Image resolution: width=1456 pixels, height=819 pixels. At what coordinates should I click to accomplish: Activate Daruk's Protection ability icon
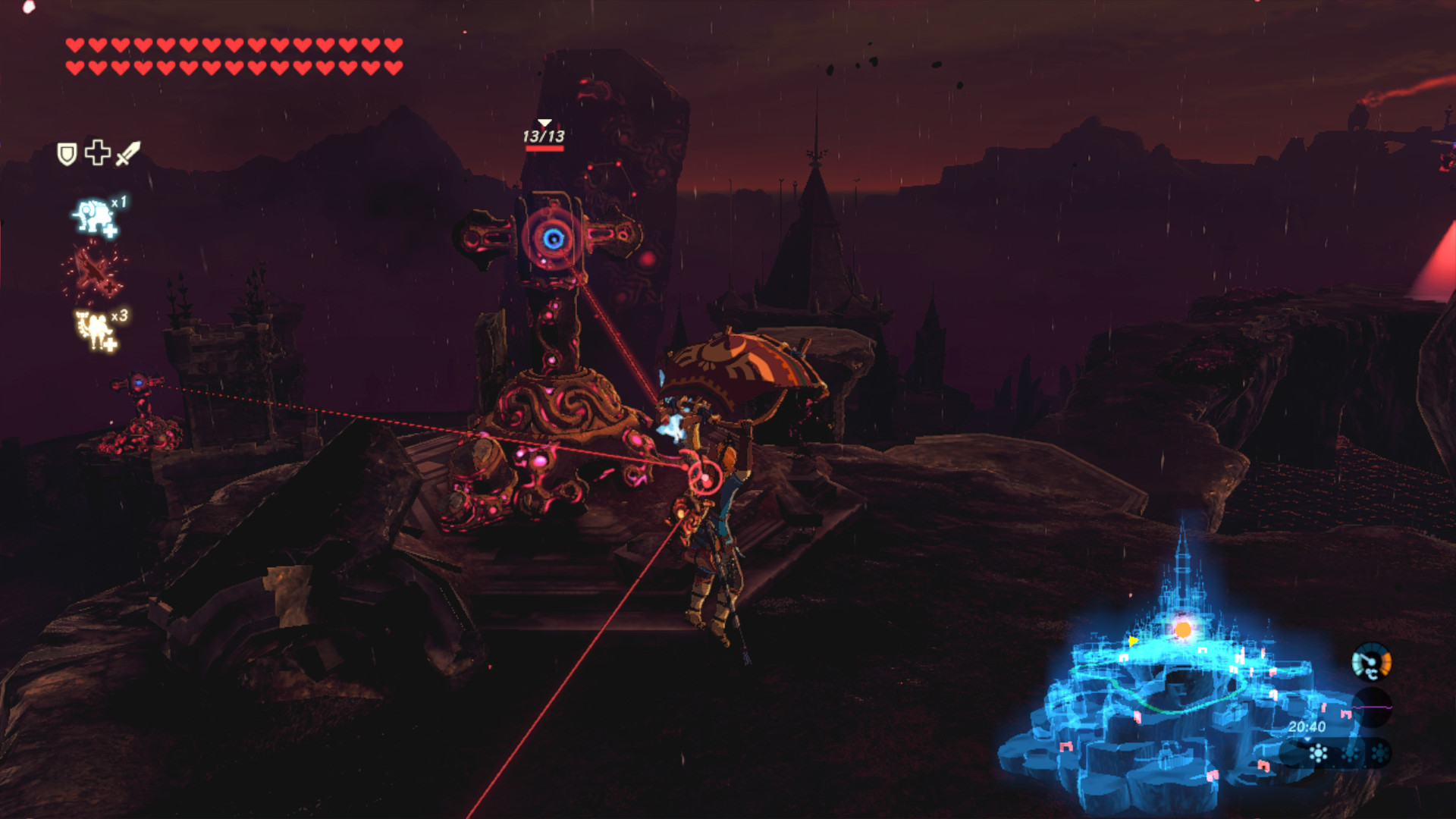tap(96, 218)
